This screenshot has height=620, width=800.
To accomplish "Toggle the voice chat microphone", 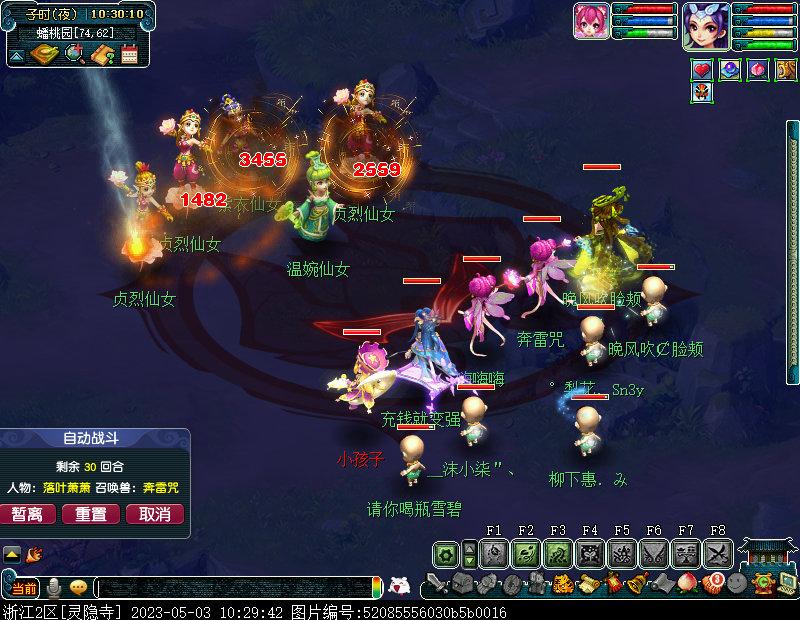I will click(53, 587).
